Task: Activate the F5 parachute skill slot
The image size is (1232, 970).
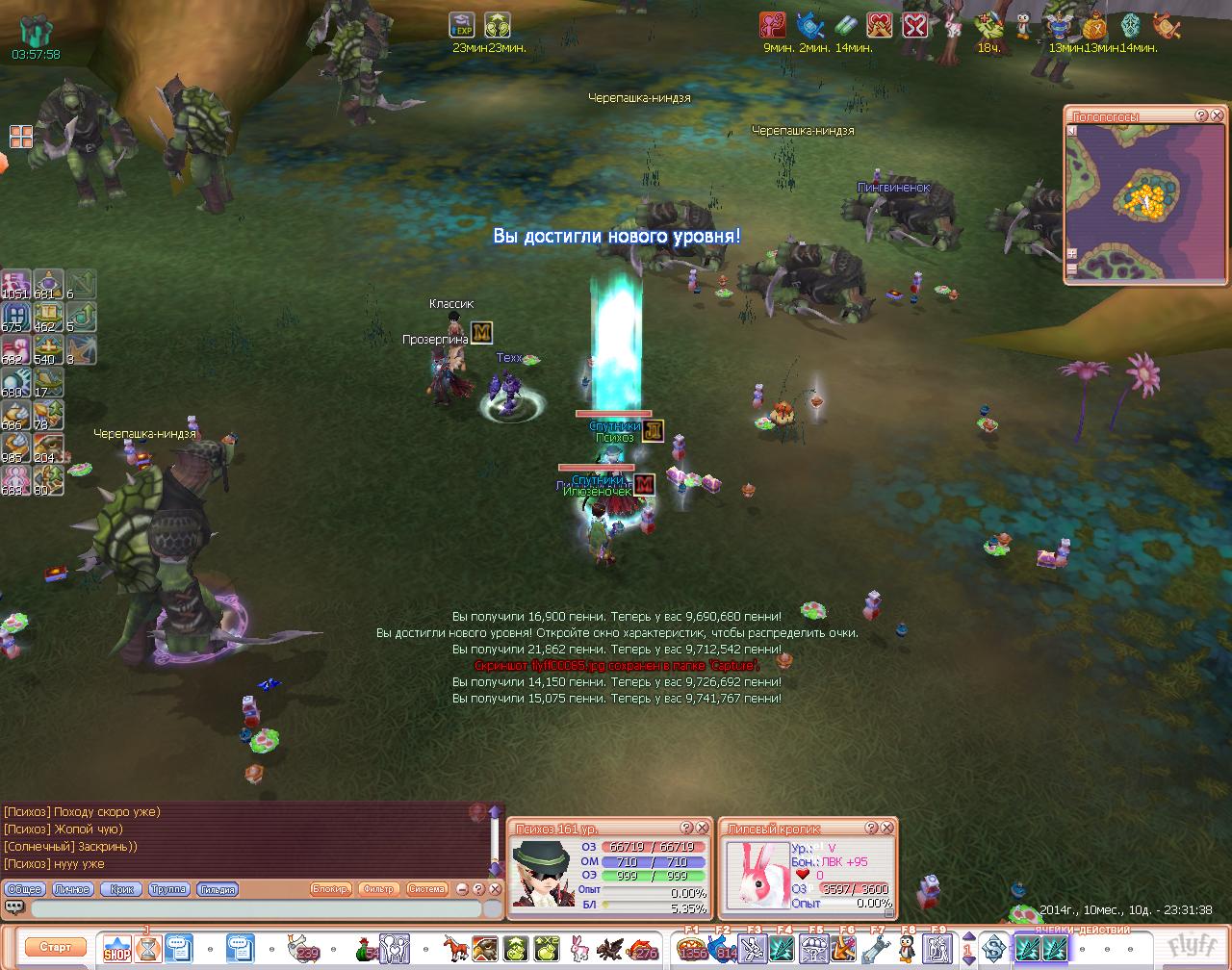Action: (x=813, y=949)
